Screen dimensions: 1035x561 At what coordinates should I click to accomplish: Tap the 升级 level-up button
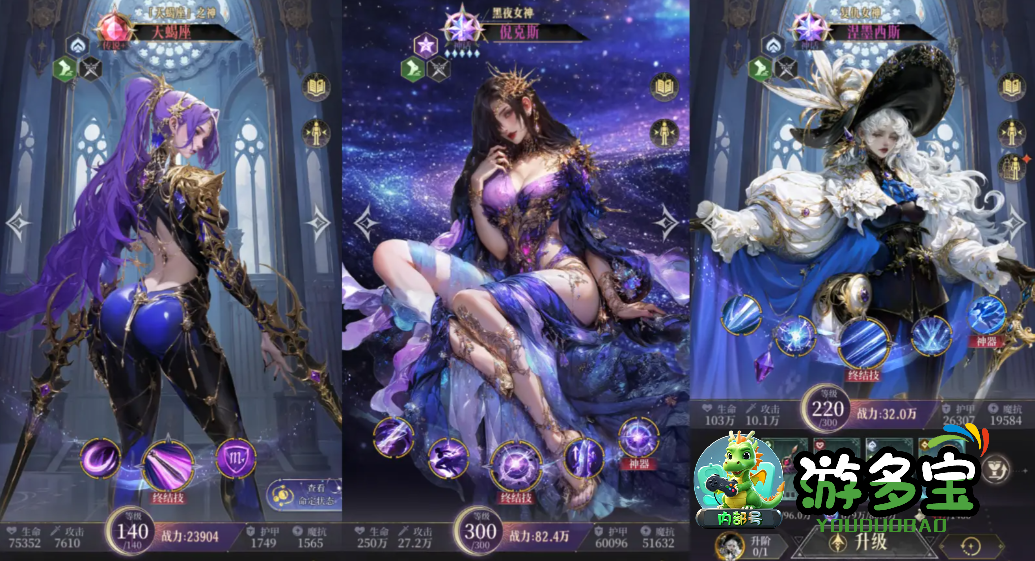[862, 543]
